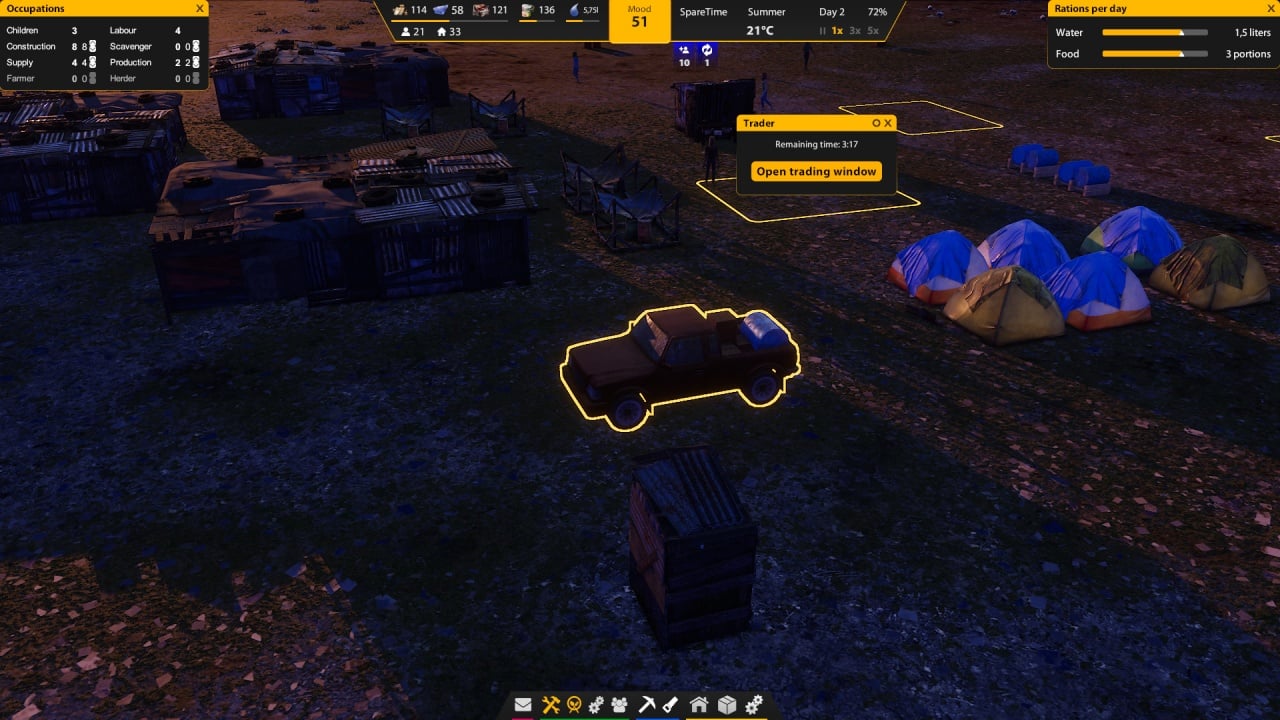Change Construction worker count stepper

92,46
